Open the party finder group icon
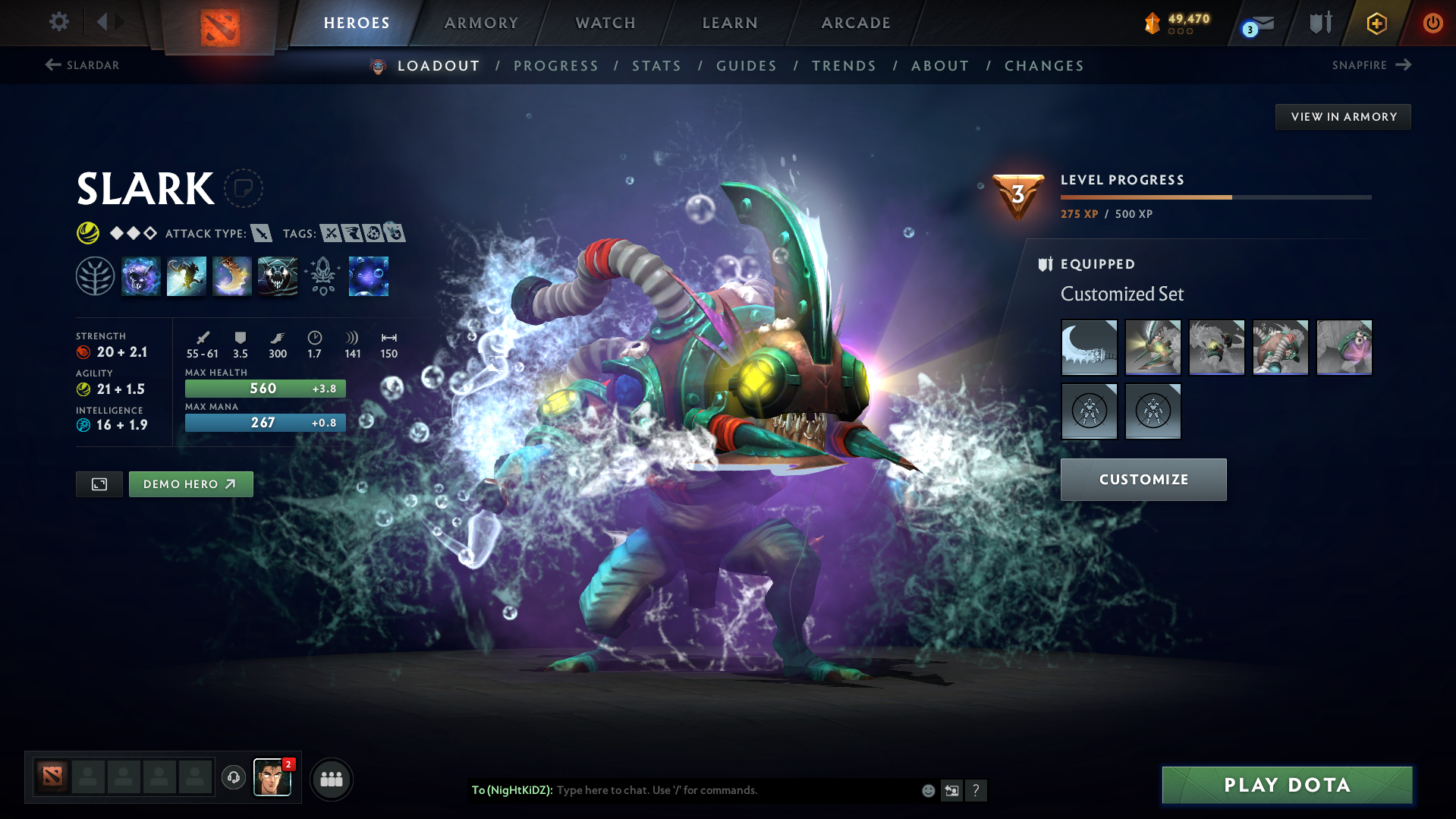 (x=331, y=779)
